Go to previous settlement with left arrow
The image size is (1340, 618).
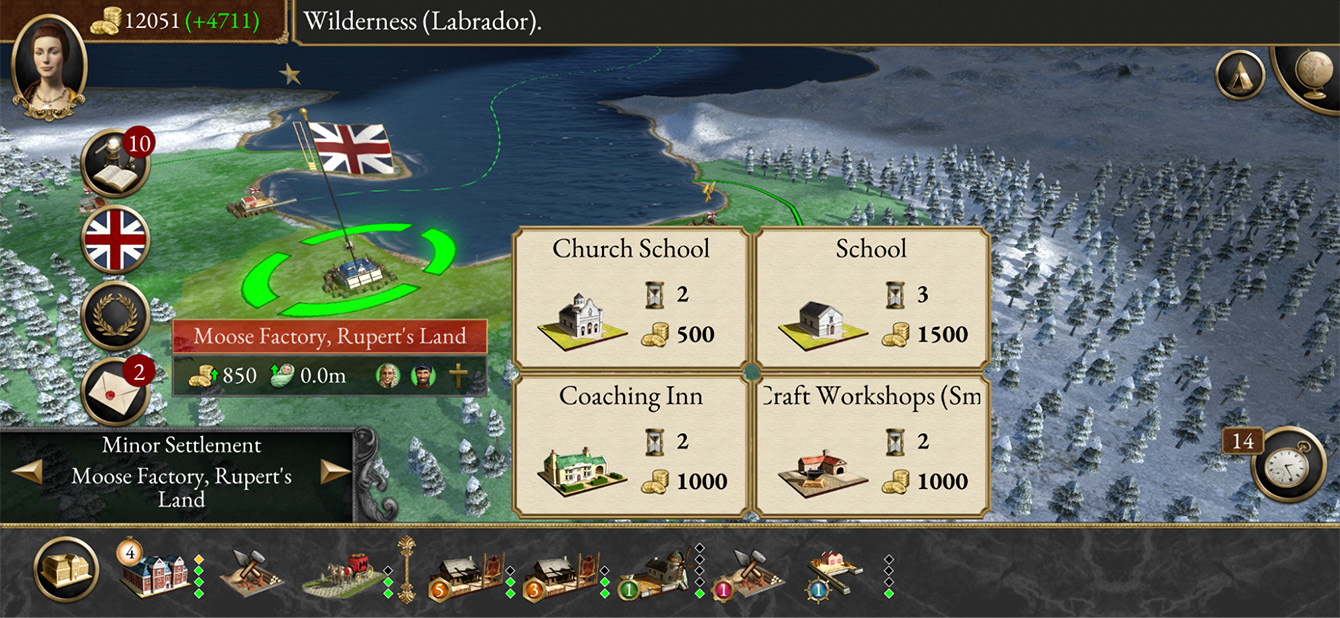click(27, 472)
